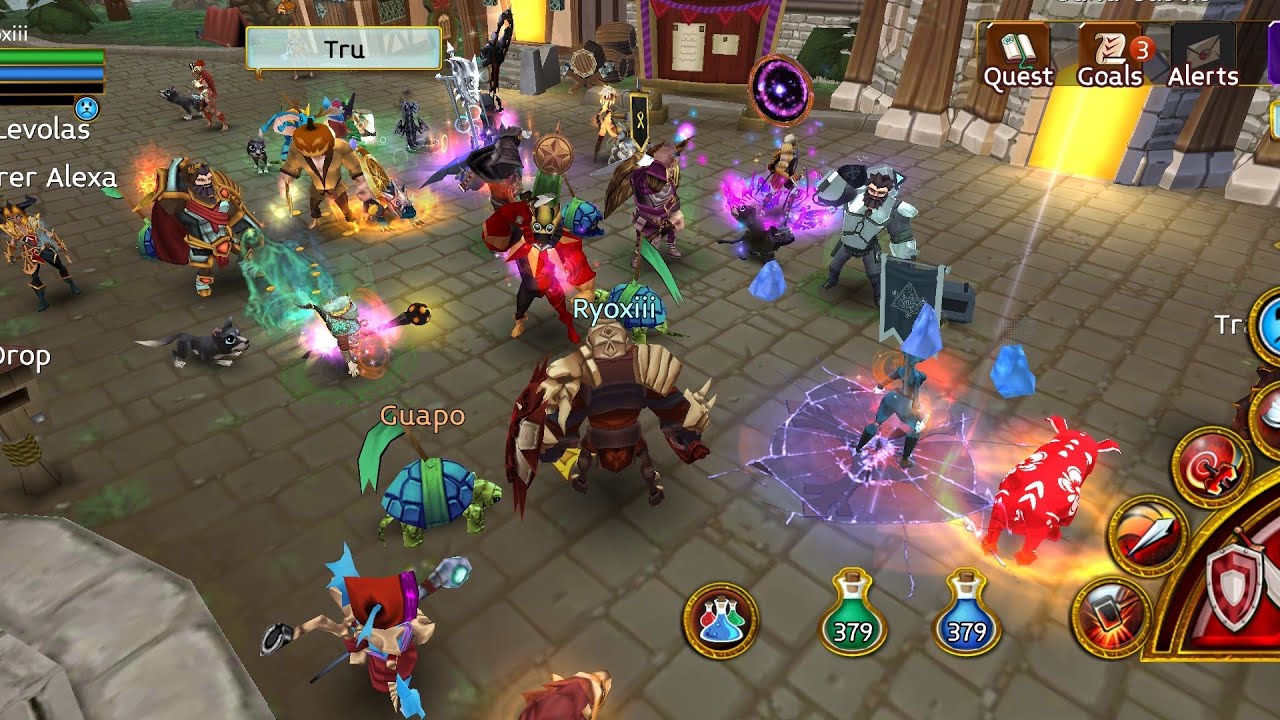Trigger the red chain pull skill

(1210, 466)
